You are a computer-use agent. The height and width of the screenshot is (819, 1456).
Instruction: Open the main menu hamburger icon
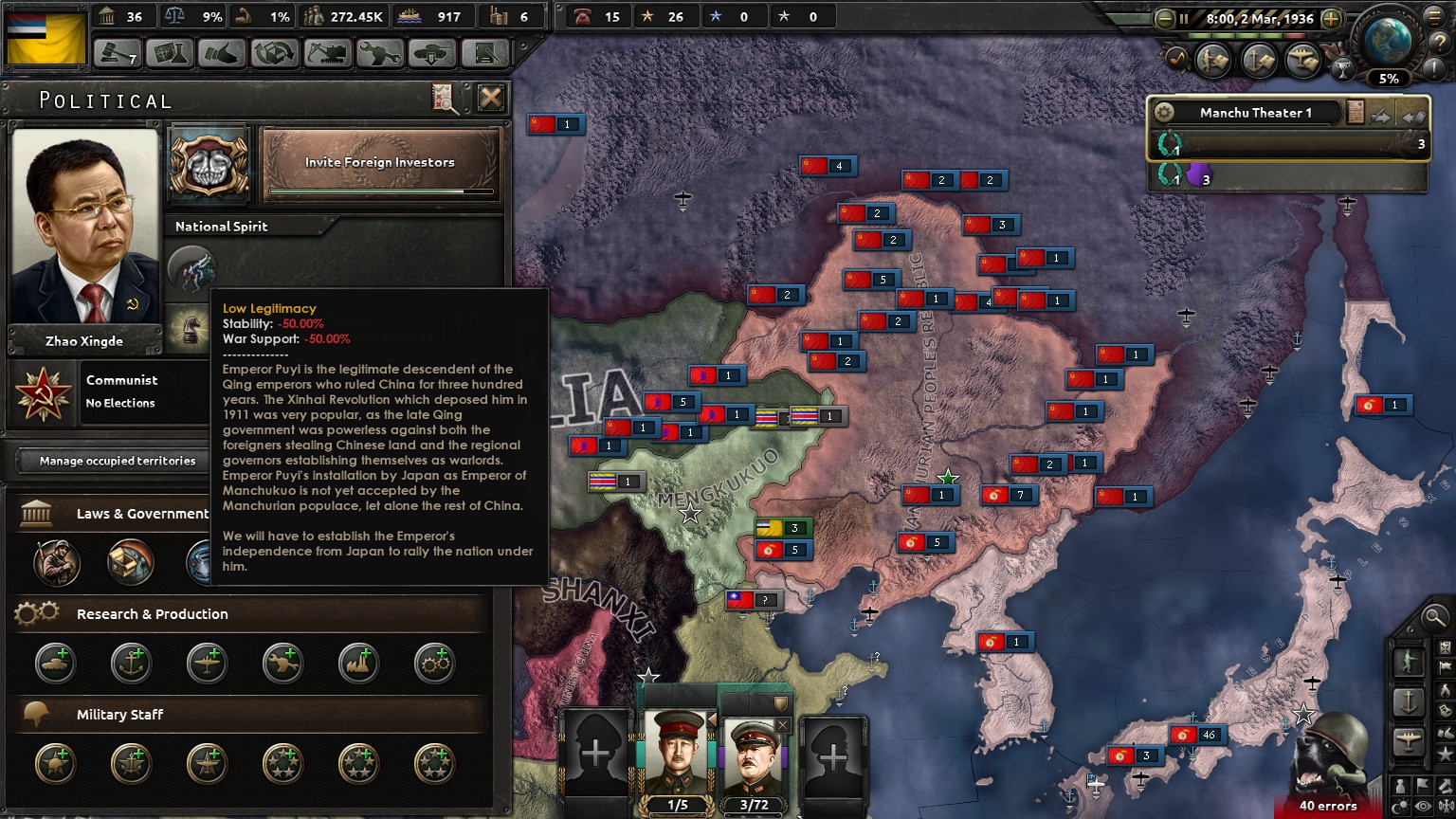pos(1434,17)
